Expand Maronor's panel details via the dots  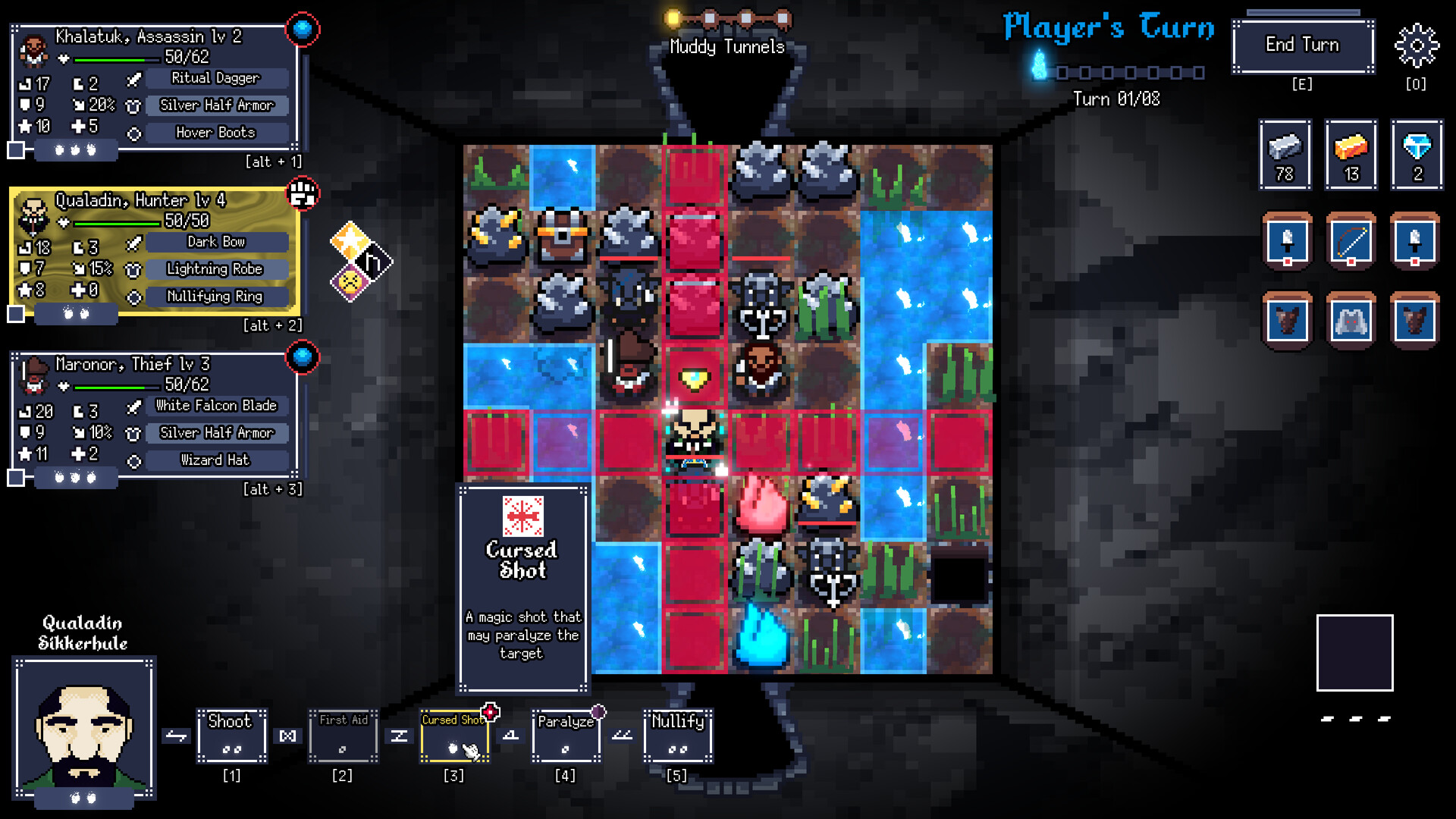(x=75, y=478)
